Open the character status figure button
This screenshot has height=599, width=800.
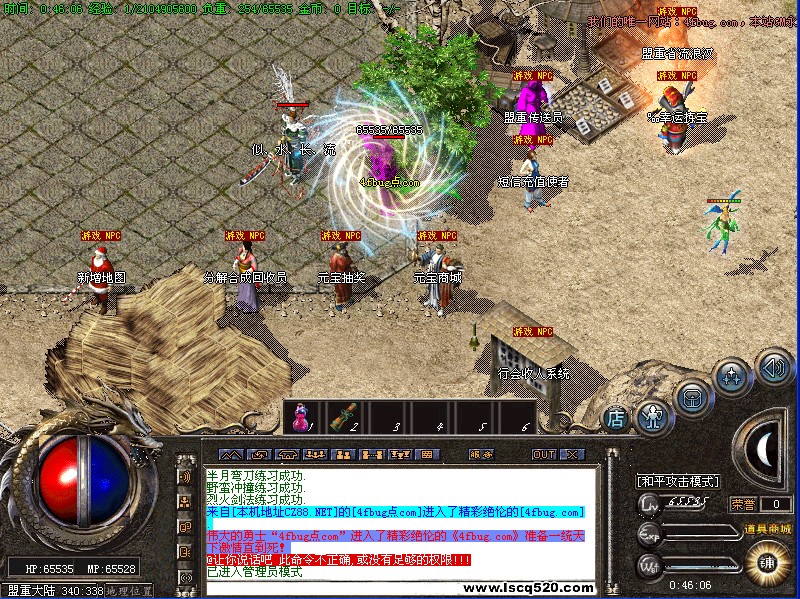point(654,416)
